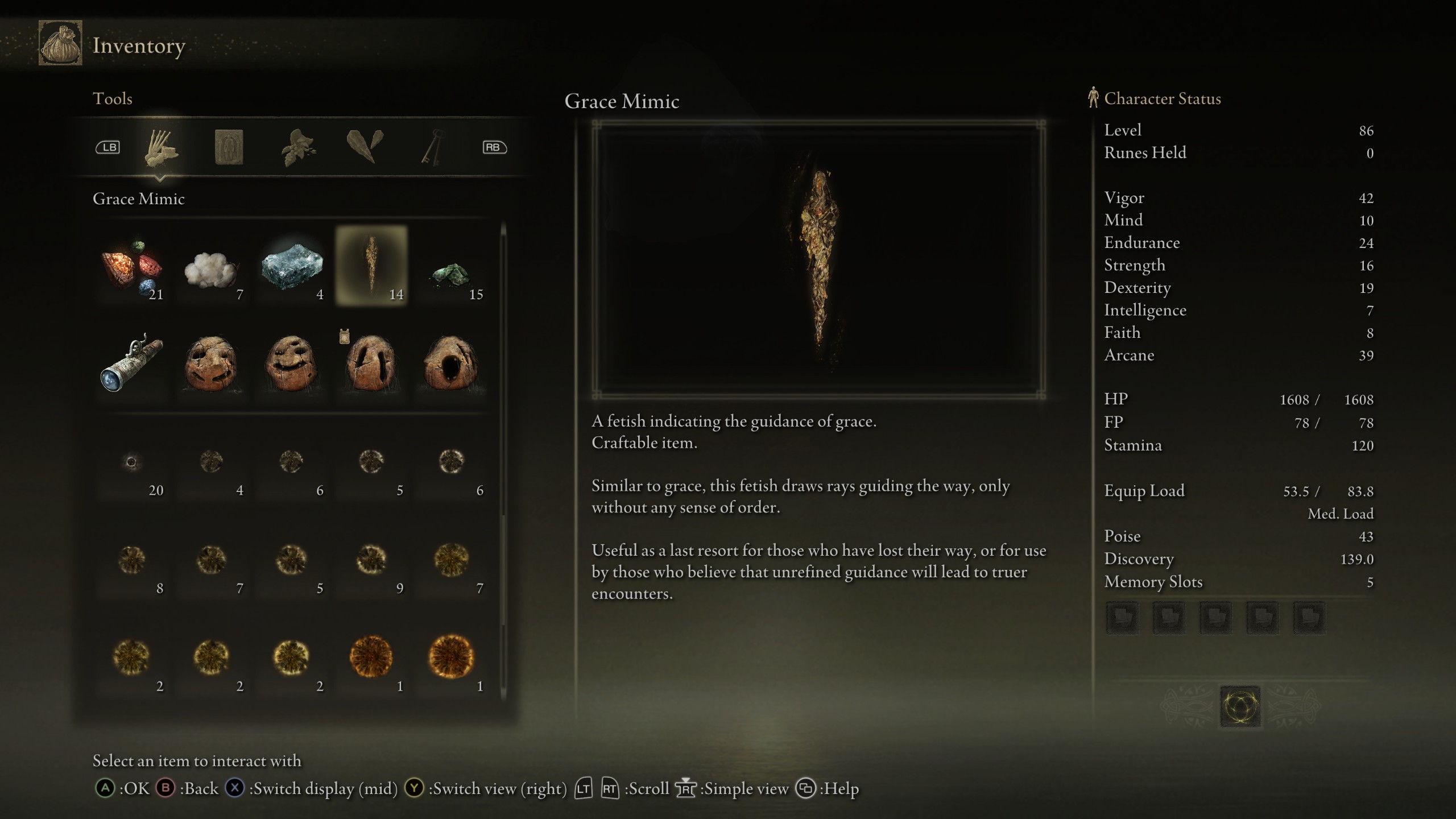Choose the clay head with round open mouth
Viewport: 1456px width, 819px height.
pyautogui.click(x=452, y=364)
